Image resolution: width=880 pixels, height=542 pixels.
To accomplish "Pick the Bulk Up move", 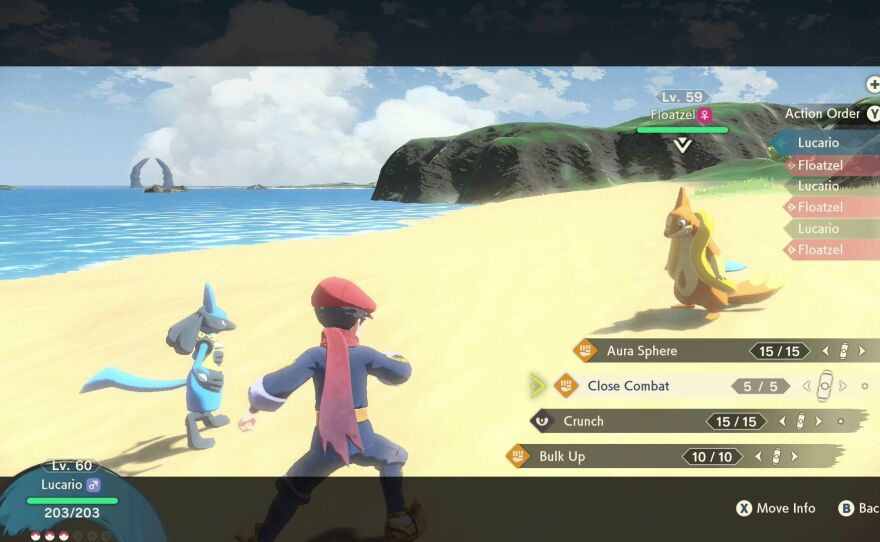I will [563, 456].
